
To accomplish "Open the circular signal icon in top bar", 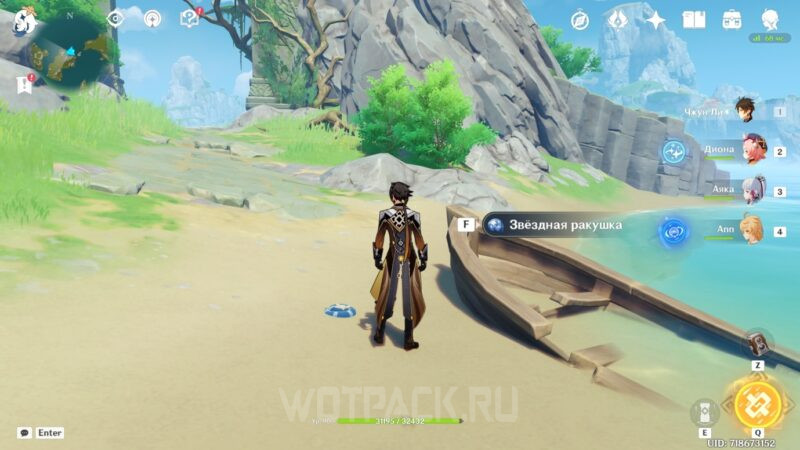I will (152, 18).
